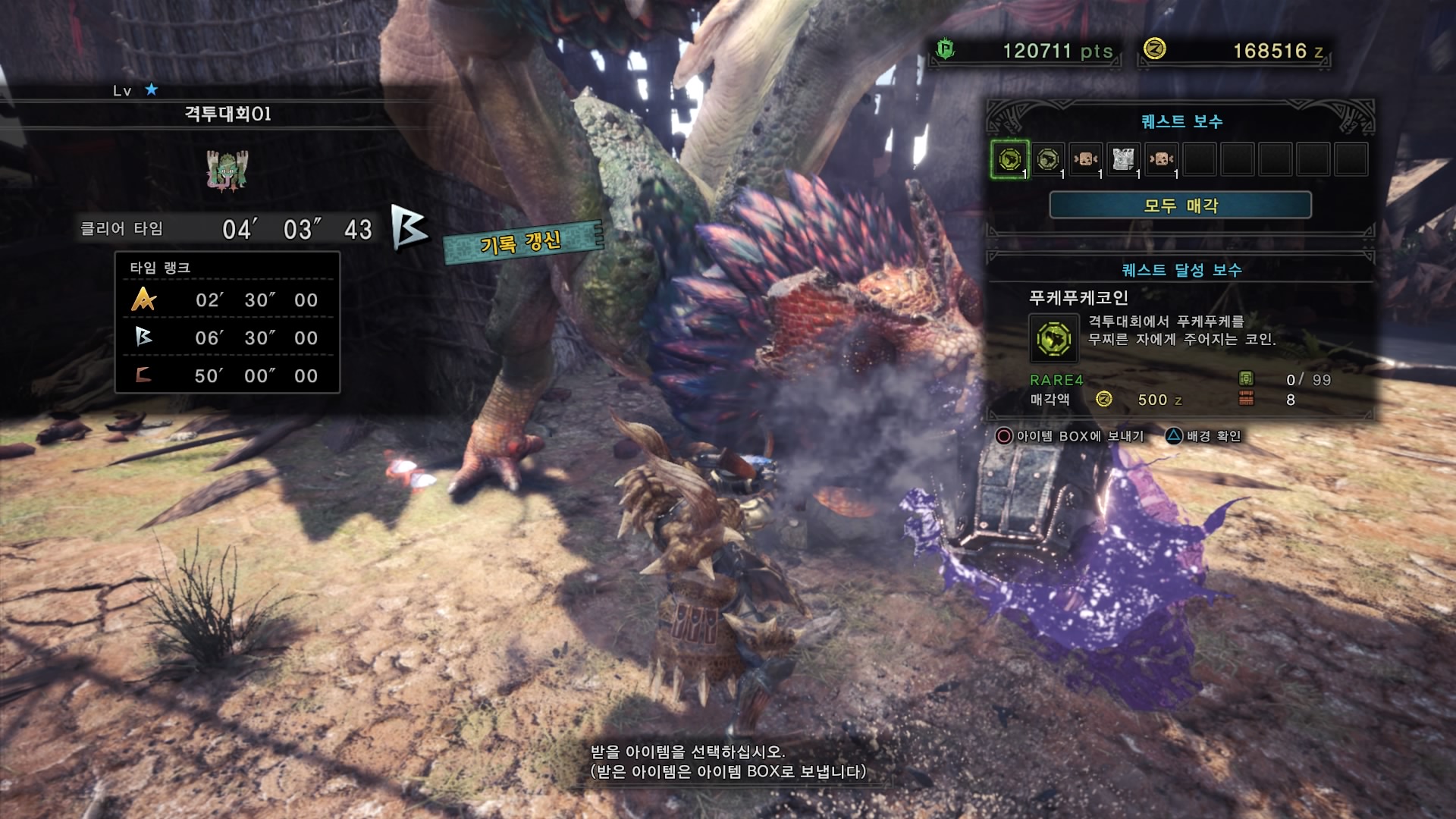
Task: Choose the silver ticket reward slot
Action: coord(1123,160)
